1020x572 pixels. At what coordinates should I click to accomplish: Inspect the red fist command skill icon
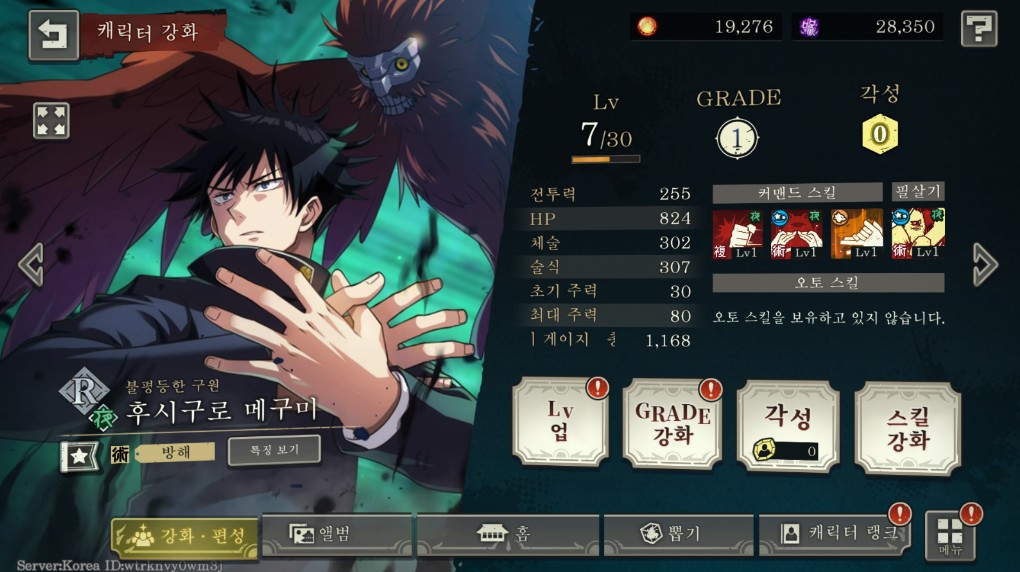click(738, 233)
